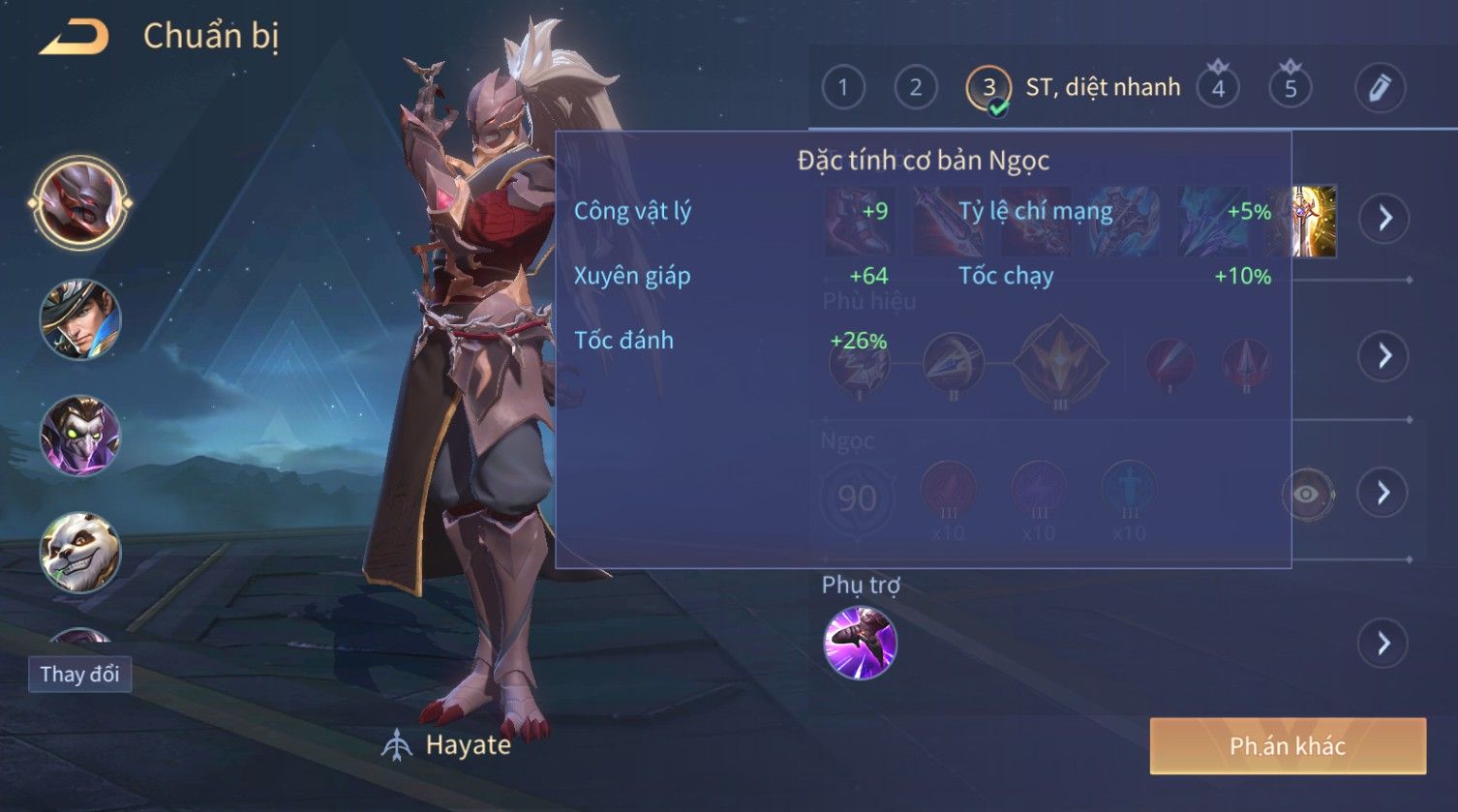1458x812 pixels.
Task: Select the cowboy-hat hero portrait
Action: [x=80, y=319]
